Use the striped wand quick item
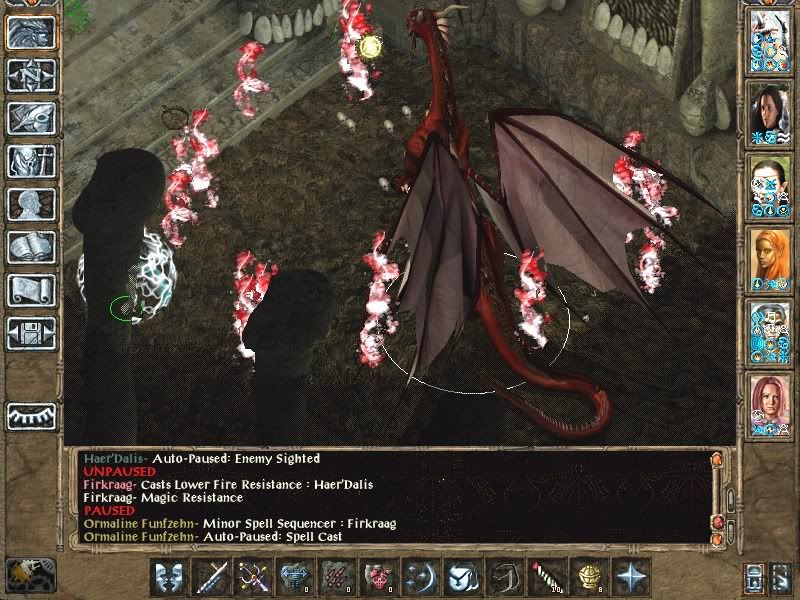This screenshot has width=800, height=600. 547,577
